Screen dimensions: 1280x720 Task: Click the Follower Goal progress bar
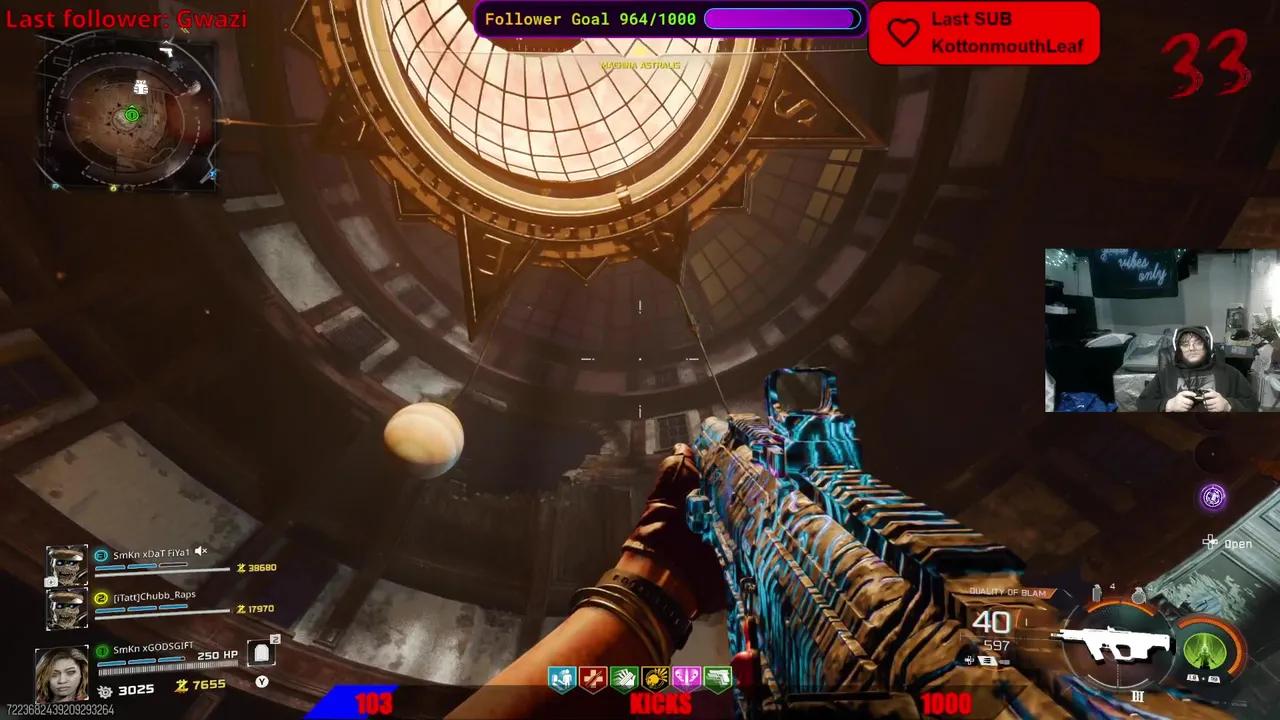(x=782, y=18)
